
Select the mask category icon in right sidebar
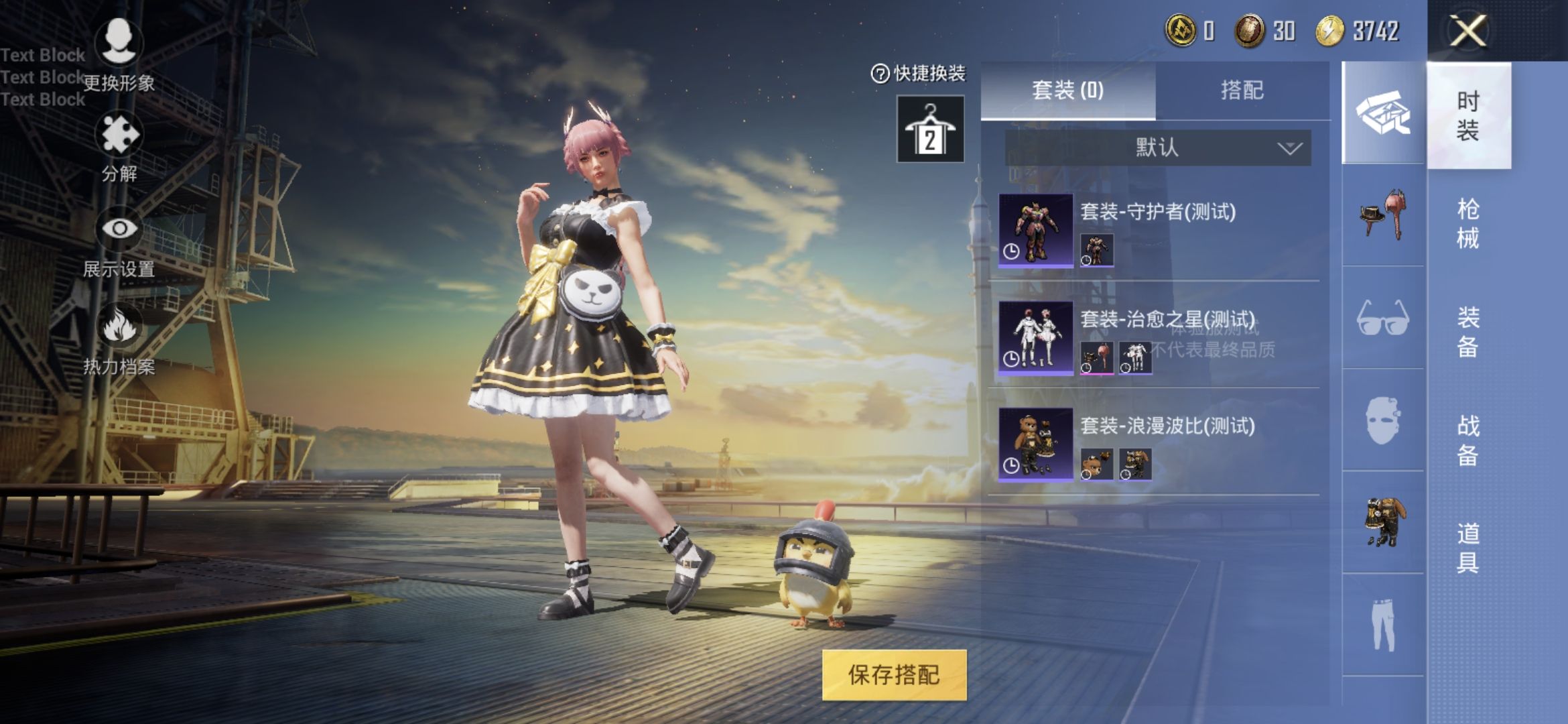[x=1384, y=419]
